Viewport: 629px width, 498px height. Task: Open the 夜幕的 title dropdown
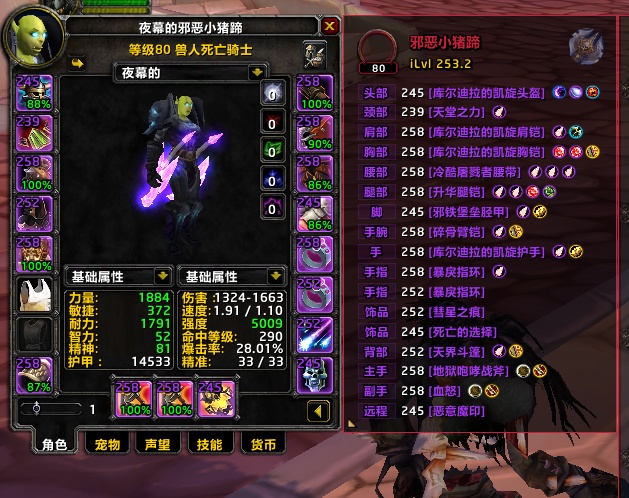pyautogui.click(x=257, y=72)
